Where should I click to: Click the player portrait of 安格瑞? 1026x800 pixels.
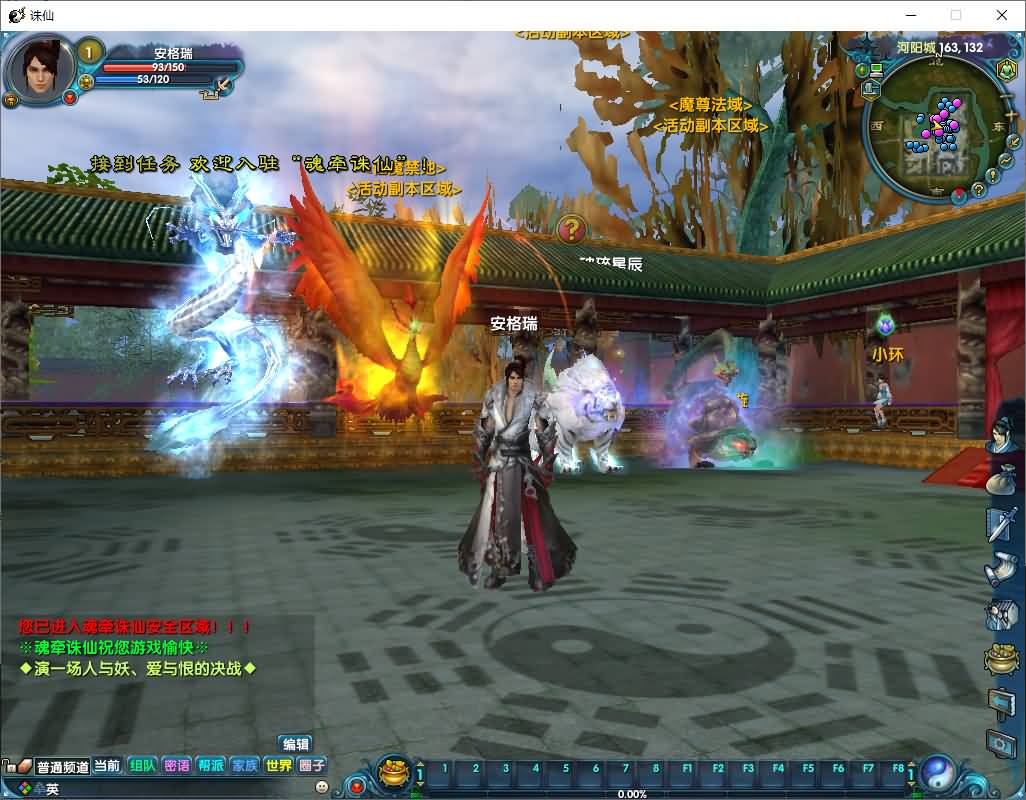42,67
